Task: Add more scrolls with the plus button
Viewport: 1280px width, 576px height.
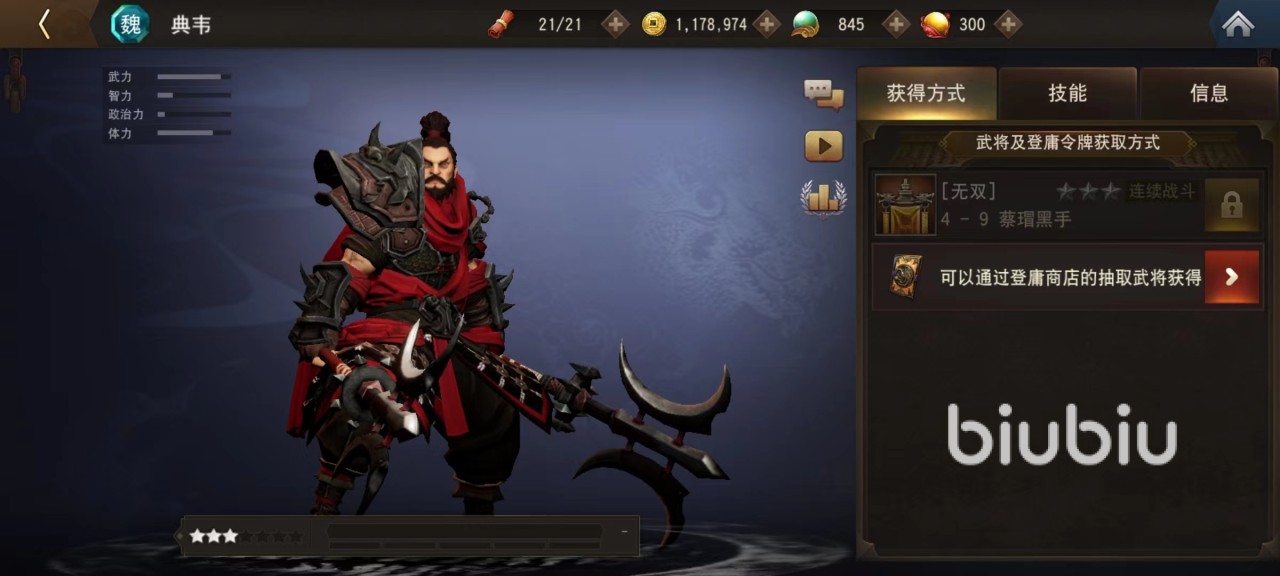Action: 615,24
